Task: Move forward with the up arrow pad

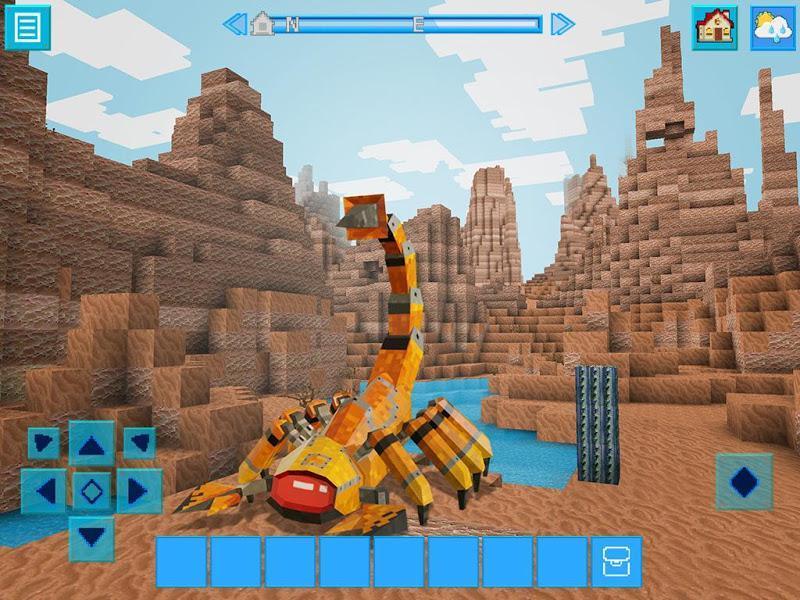Action: coord(92,443)
